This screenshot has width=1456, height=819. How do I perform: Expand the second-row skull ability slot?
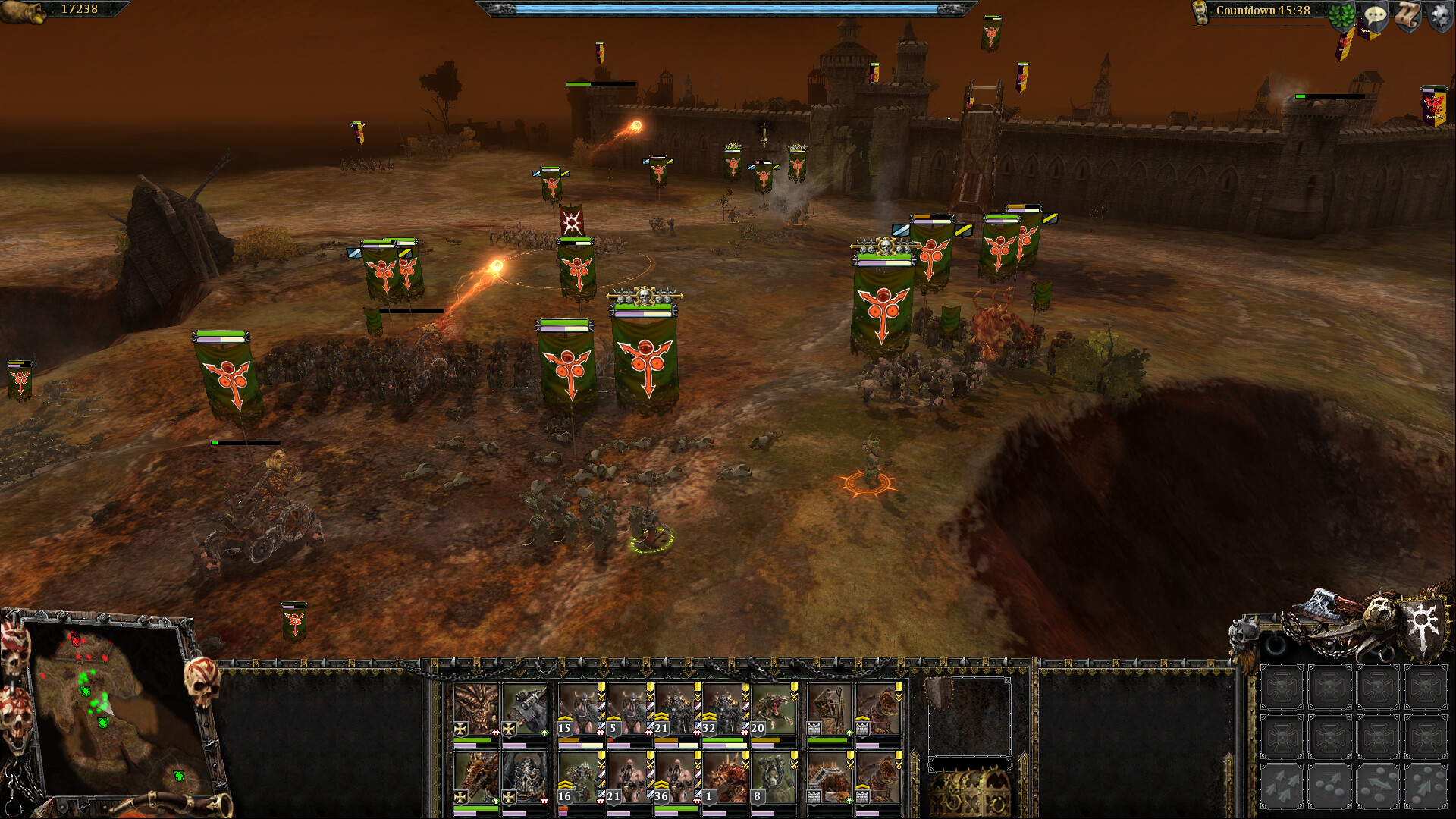click(x=1281, y=739)
